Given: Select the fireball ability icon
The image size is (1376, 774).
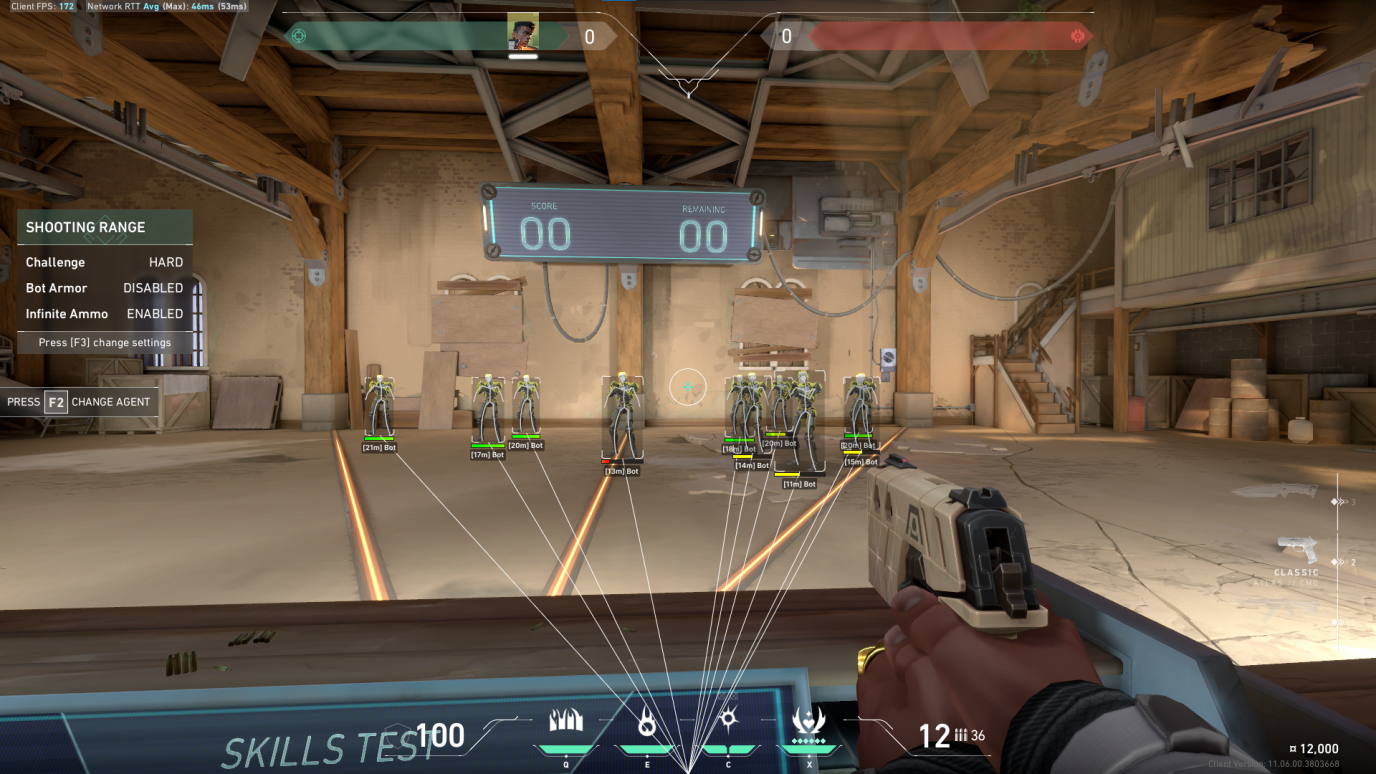Looking at the screenshot, I should click(647, 722).
